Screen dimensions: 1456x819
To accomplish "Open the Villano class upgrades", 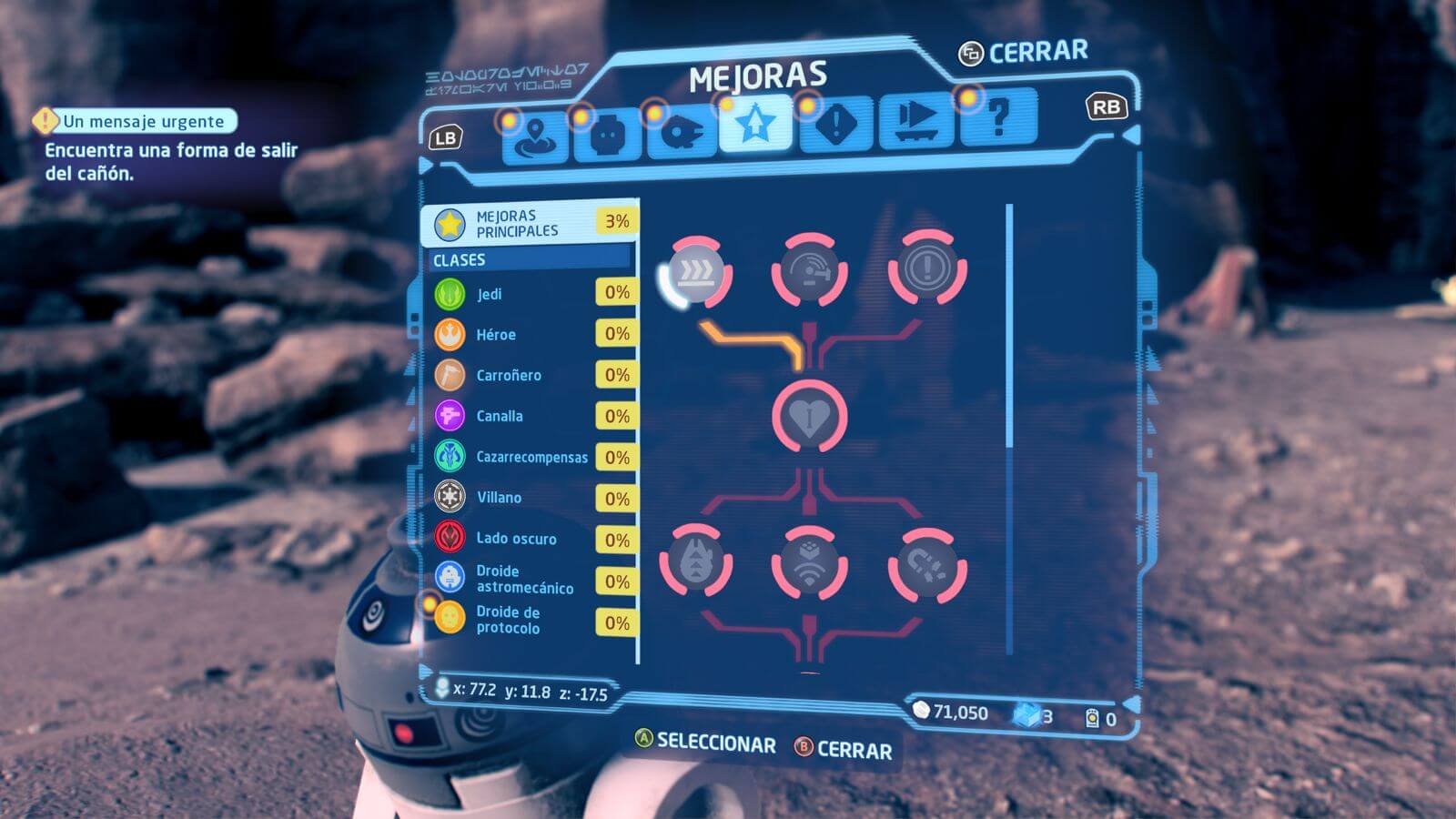I will coord(530,498).
